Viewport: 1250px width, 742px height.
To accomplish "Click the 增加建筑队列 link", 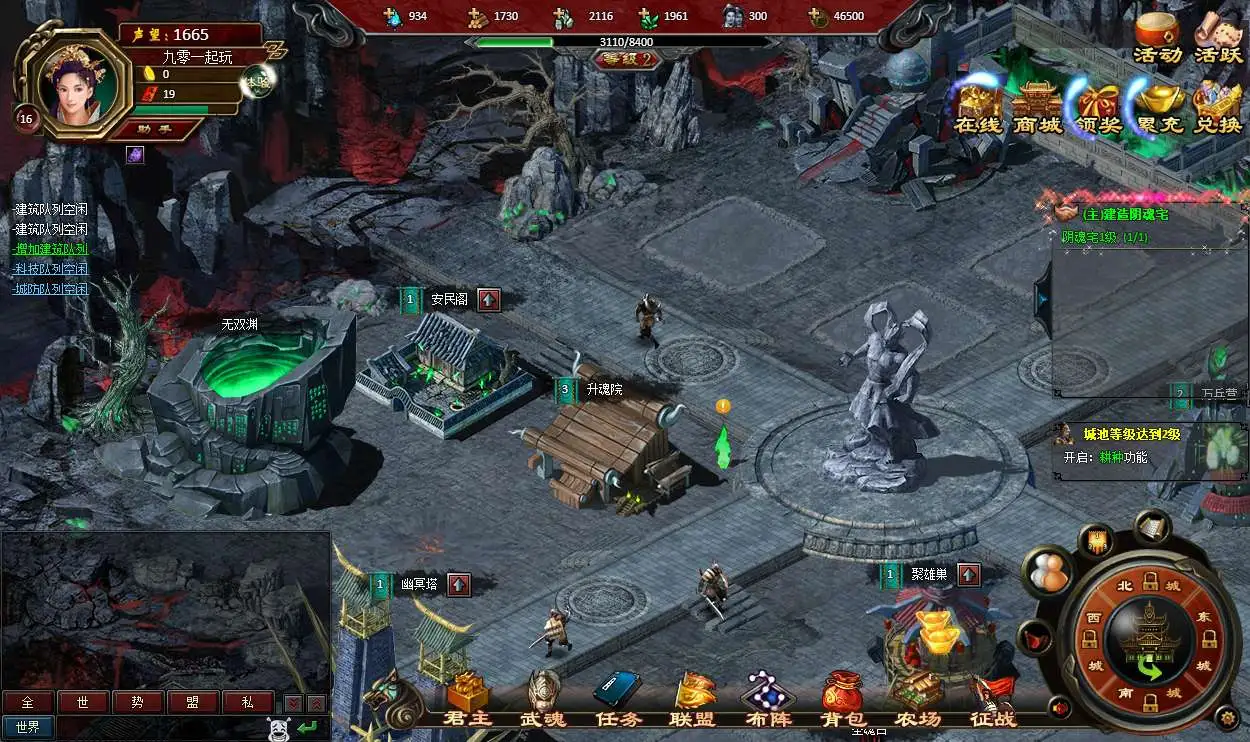I will [x=51, y=249].
